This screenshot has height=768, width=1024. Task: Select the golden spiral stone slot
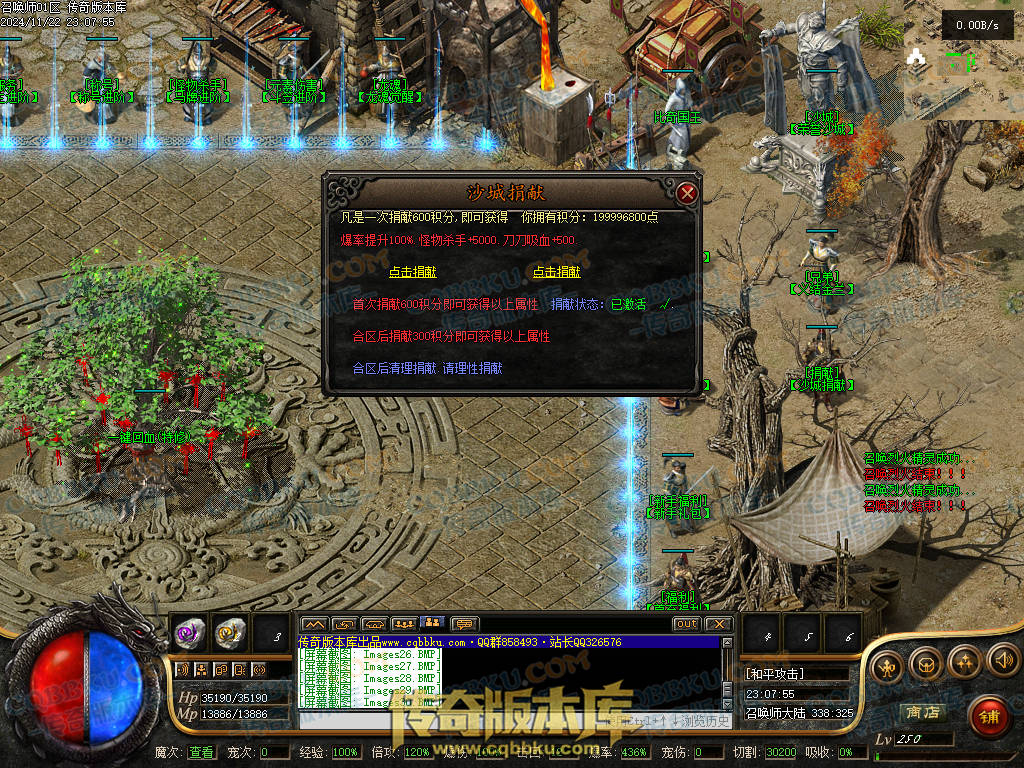pos(229,631)
